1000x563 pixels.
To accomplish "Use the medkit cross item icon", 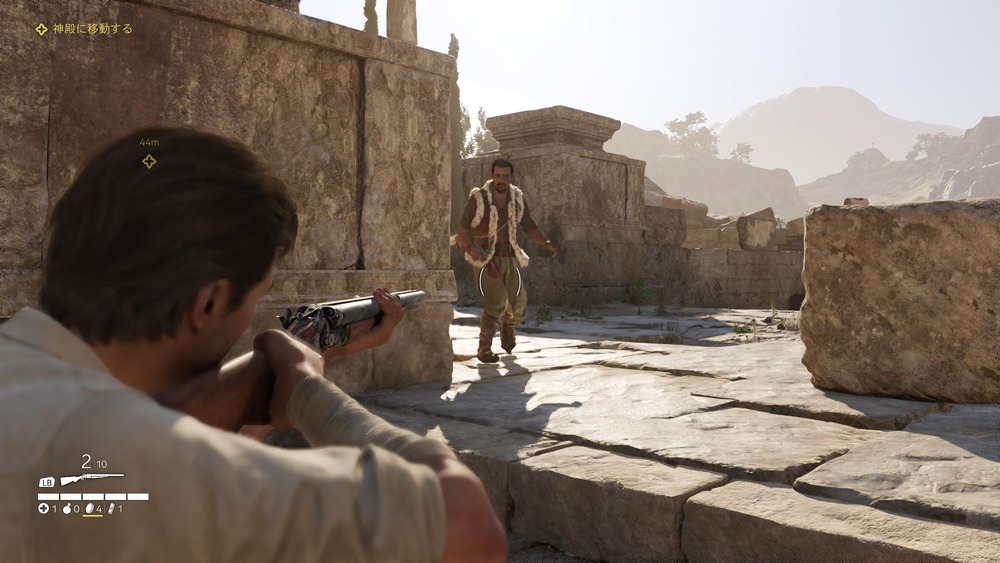I will [43, 509].
